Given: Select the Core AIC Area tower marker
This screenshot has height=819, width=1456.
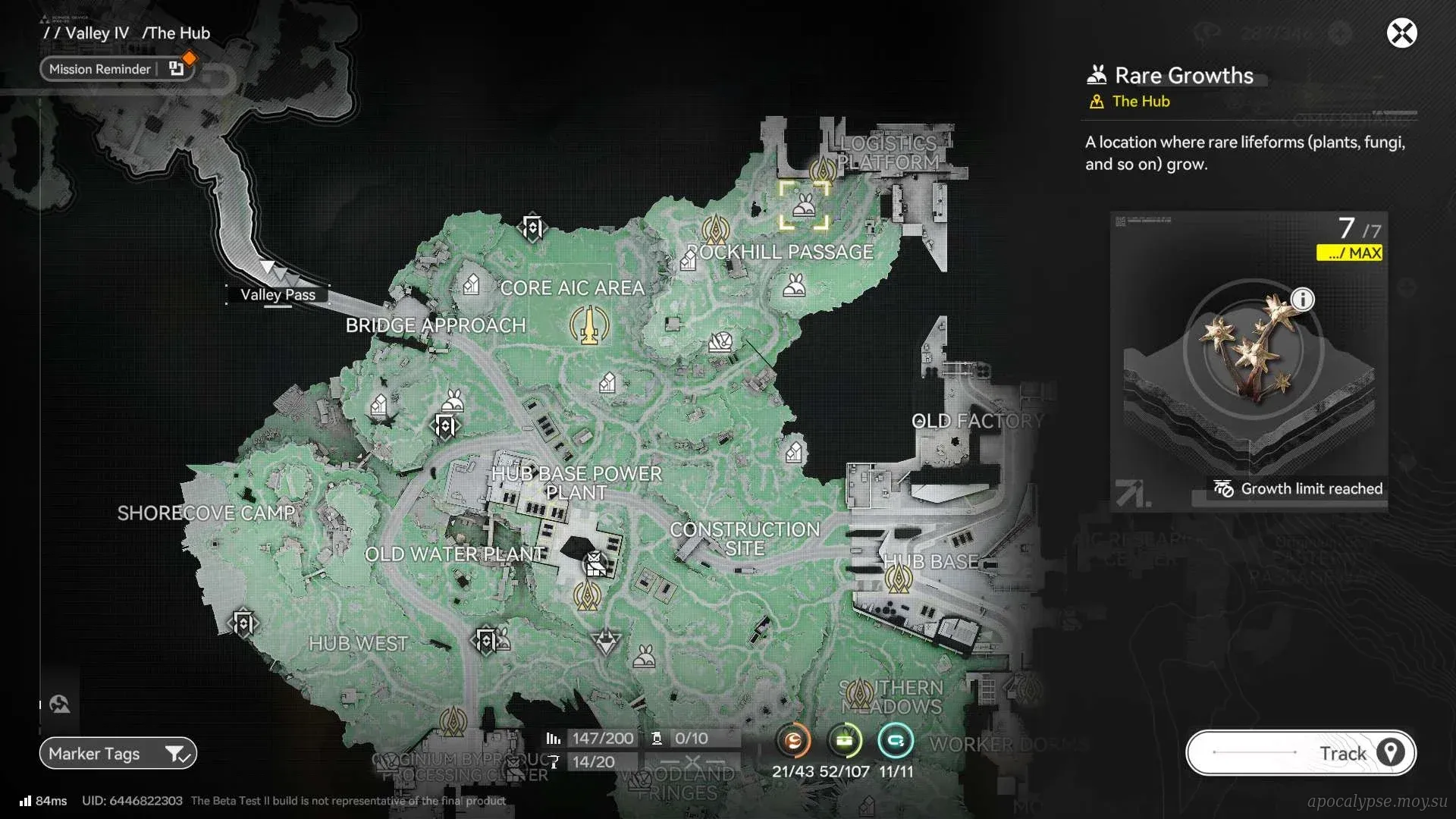Looking at the screenshot, I should click(589, 325).
